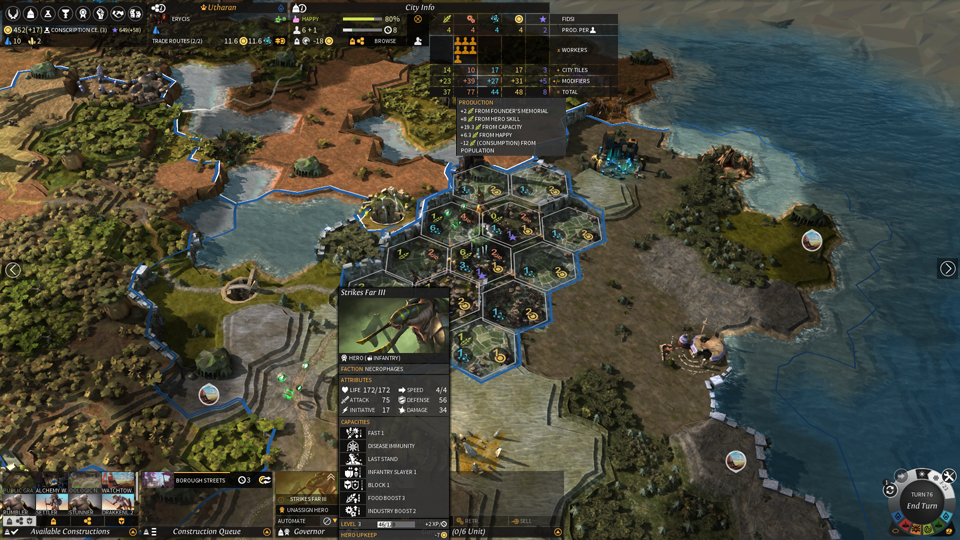Open the diplomacy handshake icon
960x540 pixels.
118,14
